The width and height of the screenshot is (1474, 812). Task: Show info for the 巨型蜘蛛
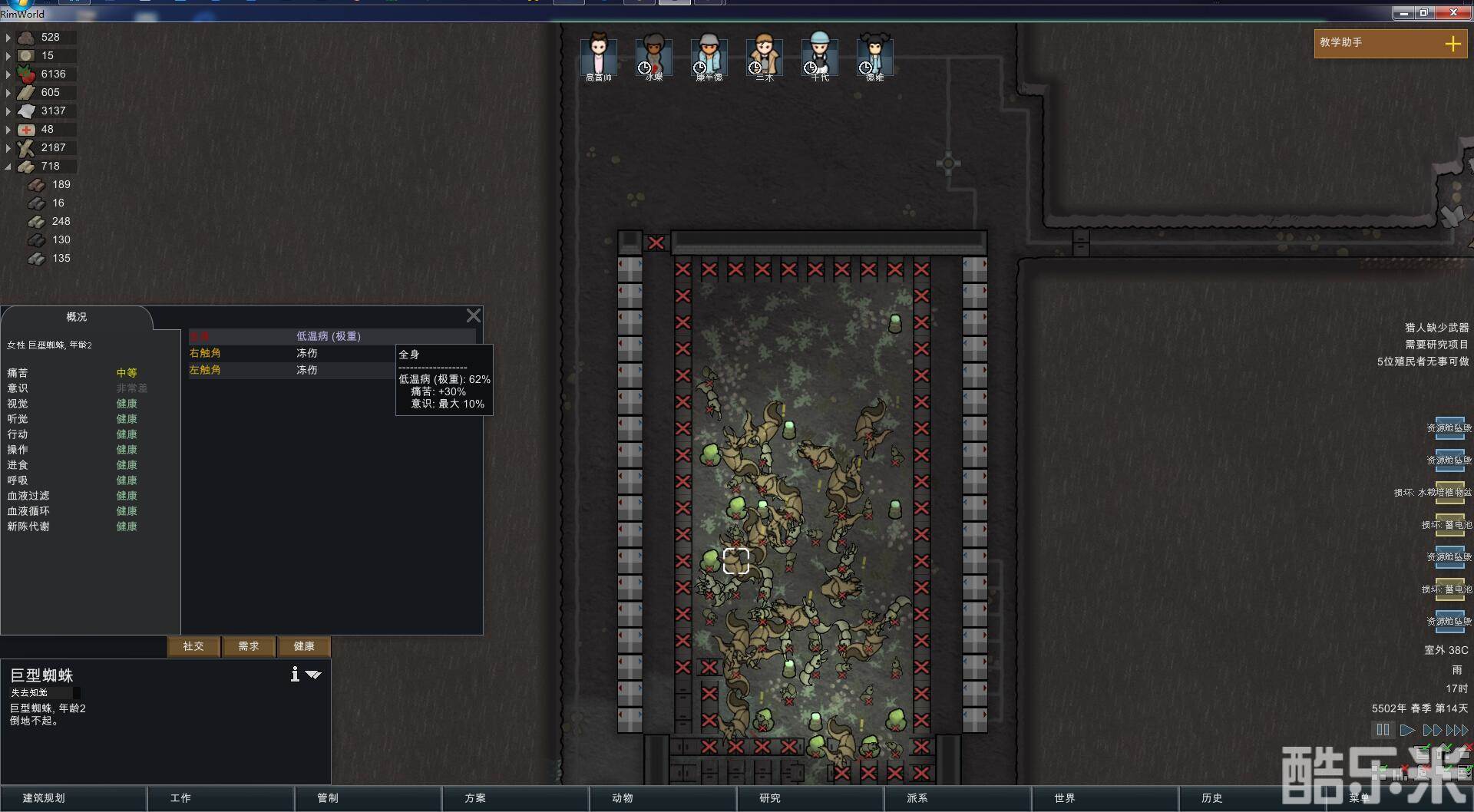point(295,674)
